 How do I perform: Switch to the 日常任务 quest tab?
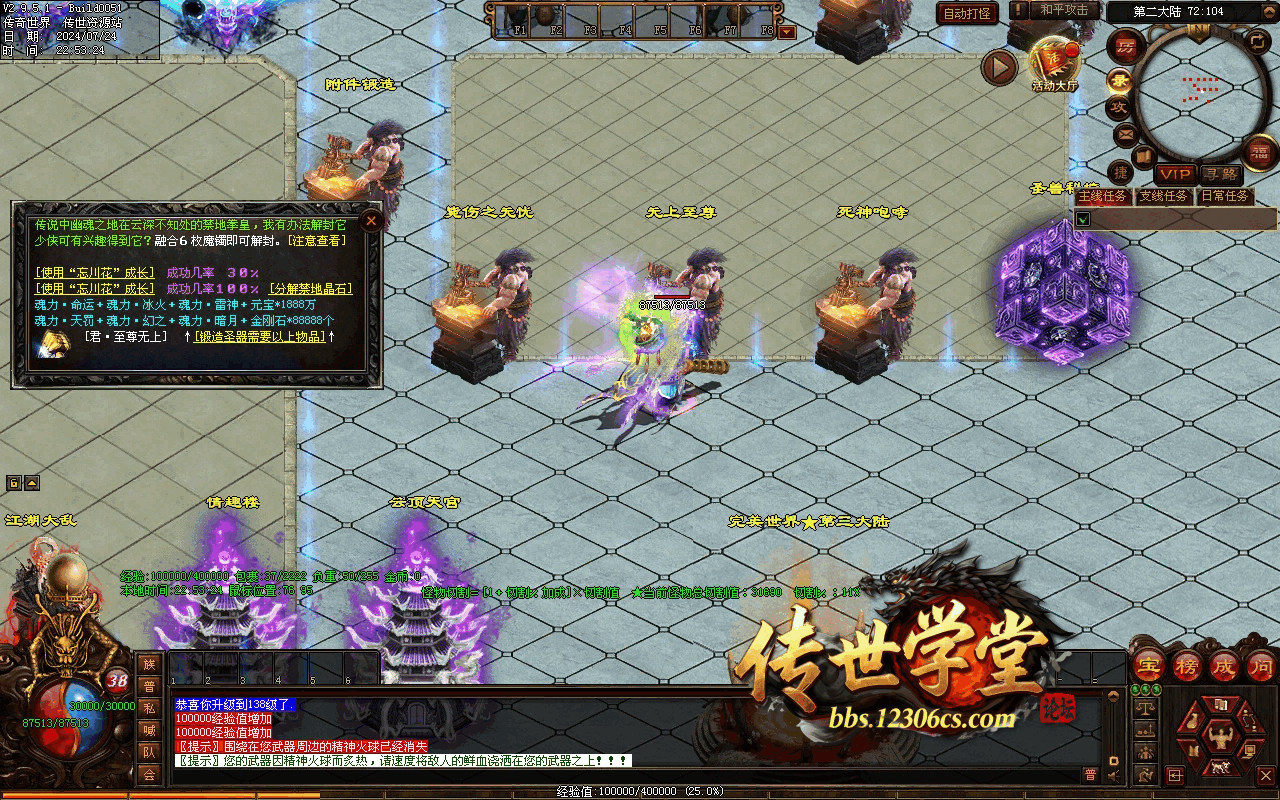[x=1225, y=196]
